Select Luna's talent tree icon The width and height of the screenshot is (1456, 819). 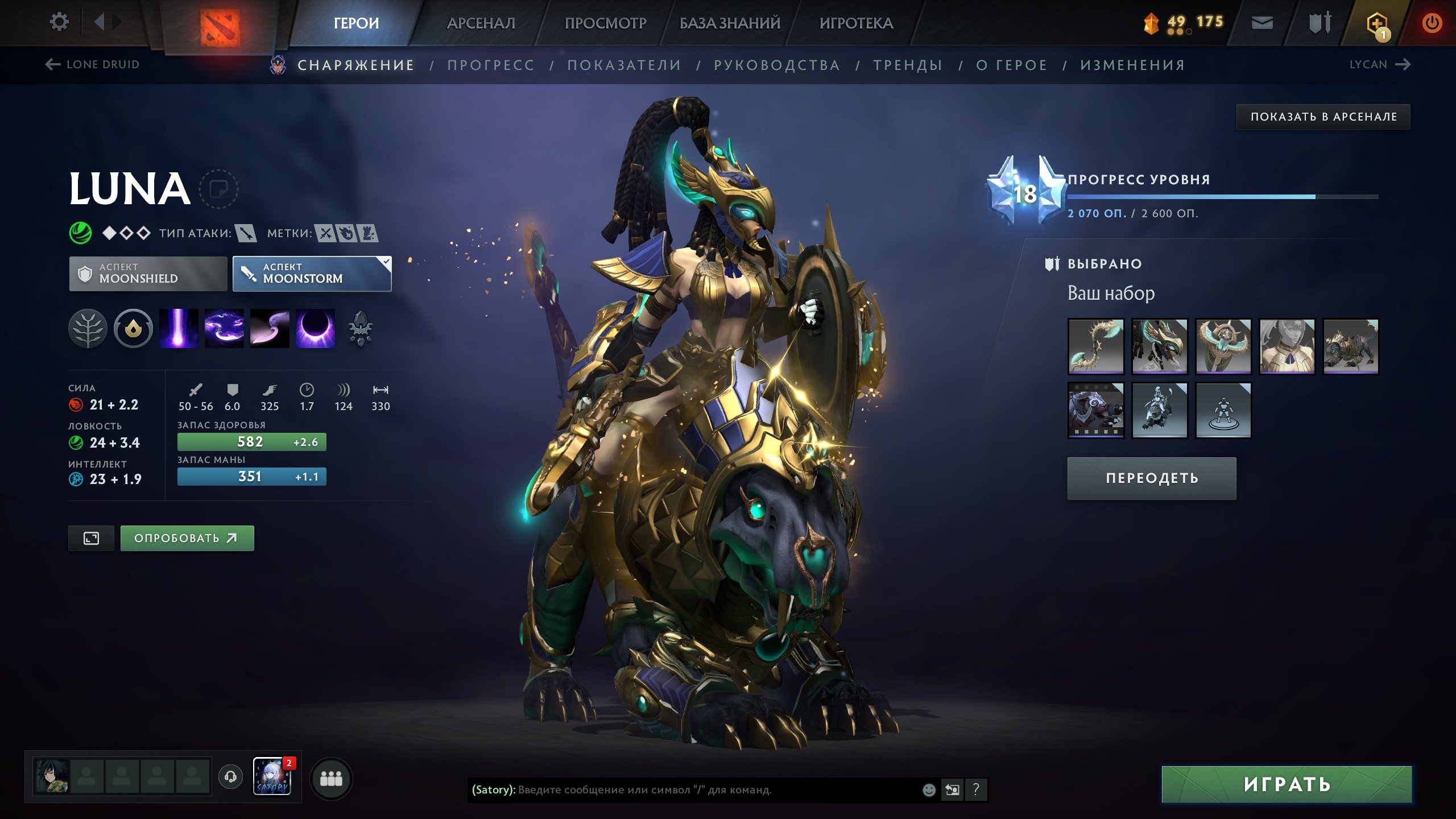pyautogui.click(x=88, y=329)
